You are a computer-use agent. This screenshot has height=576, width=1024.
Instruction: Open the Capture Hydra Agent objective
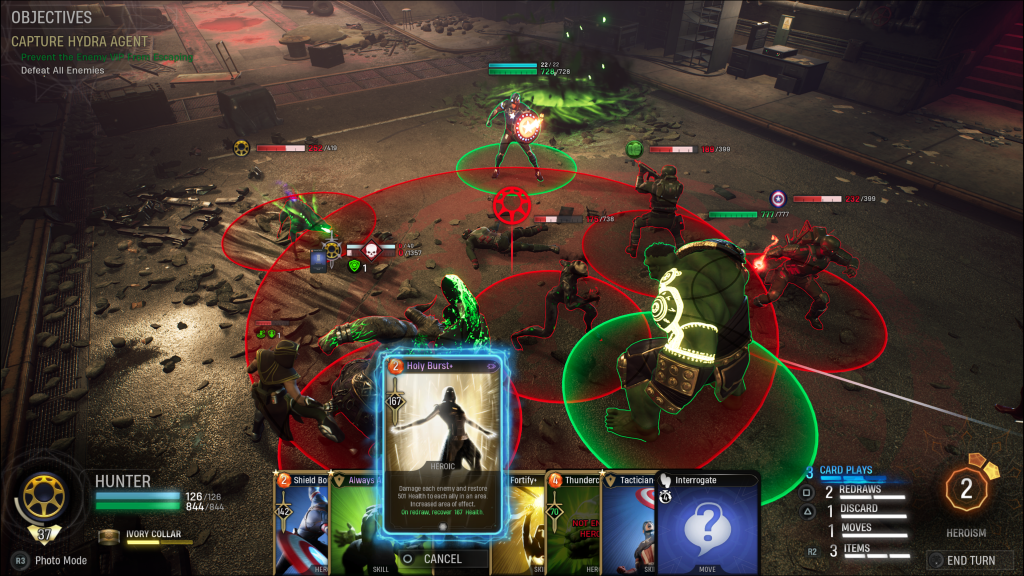79,42
